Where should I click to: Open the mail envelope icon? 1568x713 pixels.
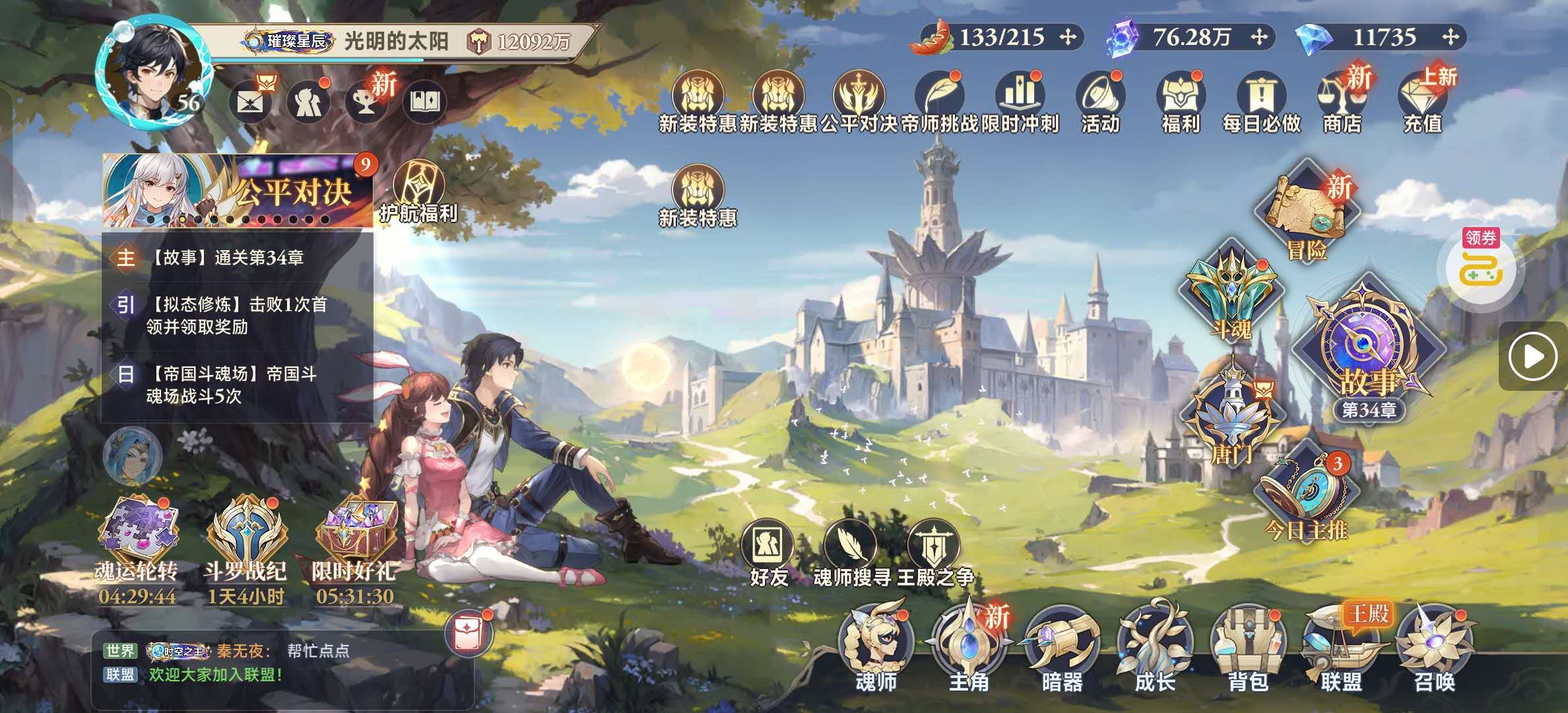click(250, 102)
